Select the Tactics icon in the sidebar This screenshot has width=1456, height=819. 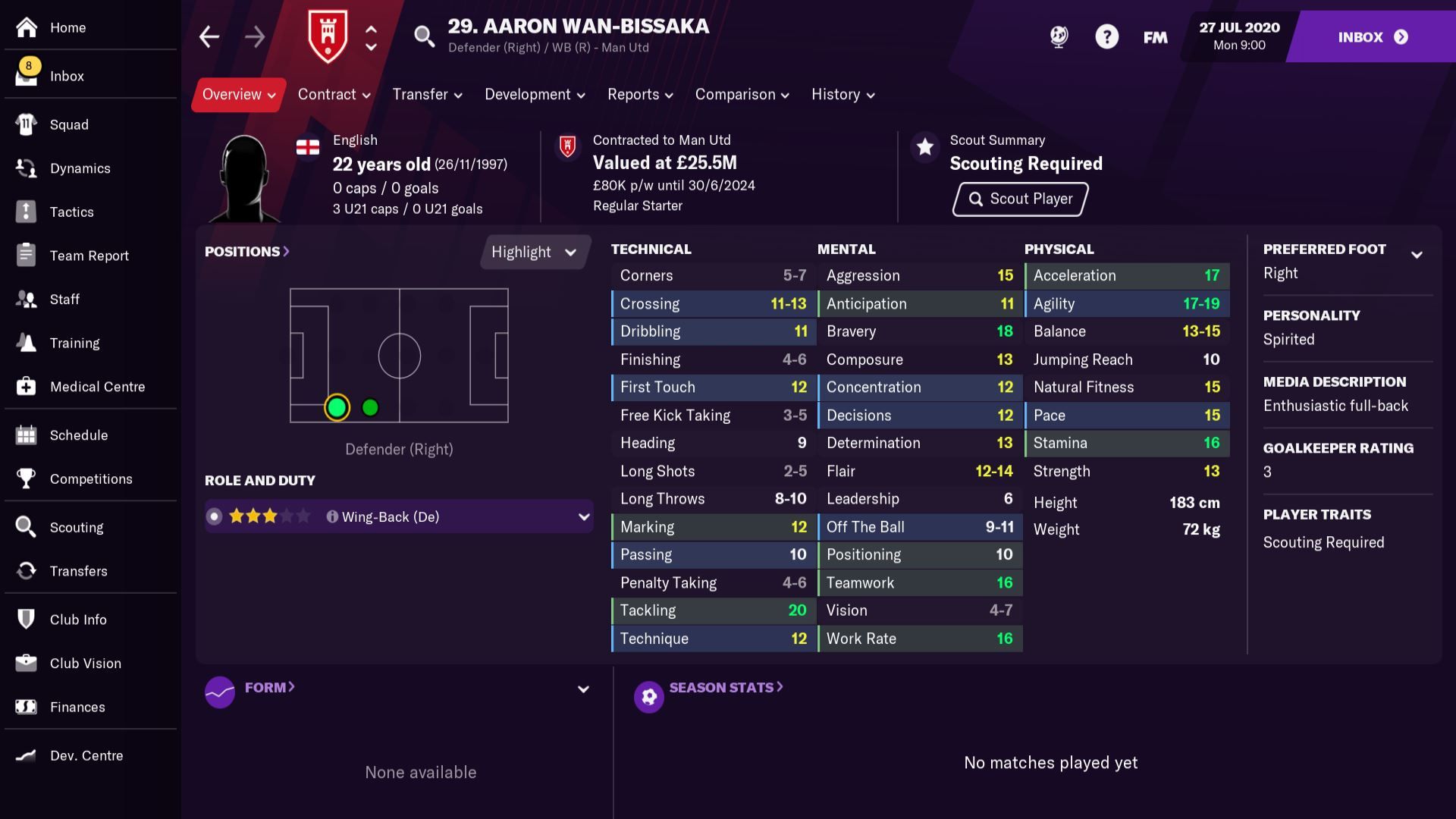pos(27,212)
